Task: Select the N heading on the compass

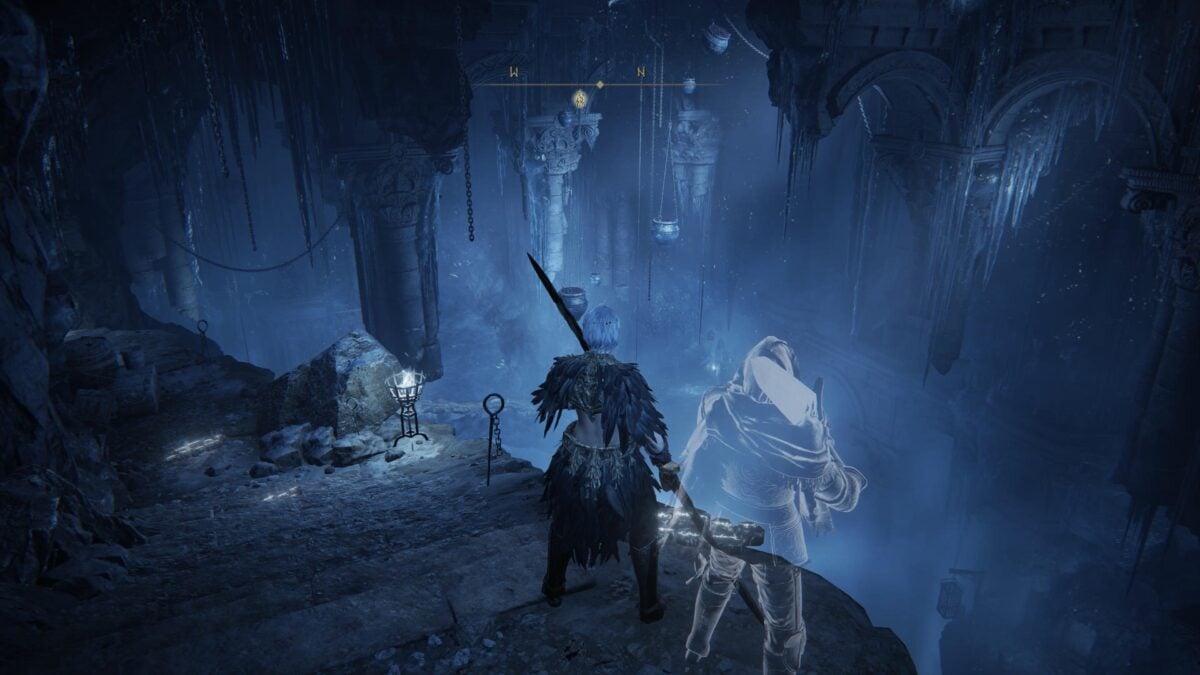Action: tap(641, 72)
